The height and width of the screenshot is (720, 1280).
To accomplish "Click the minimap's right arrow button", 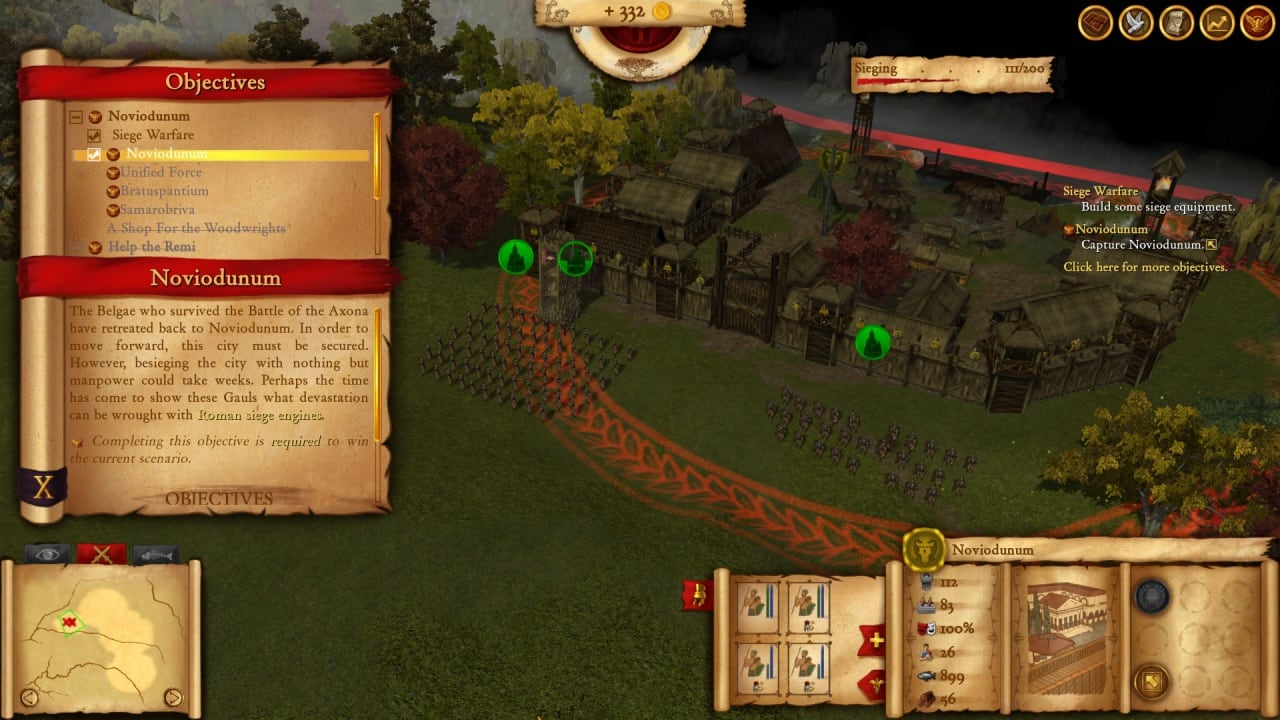I will 173,697.
